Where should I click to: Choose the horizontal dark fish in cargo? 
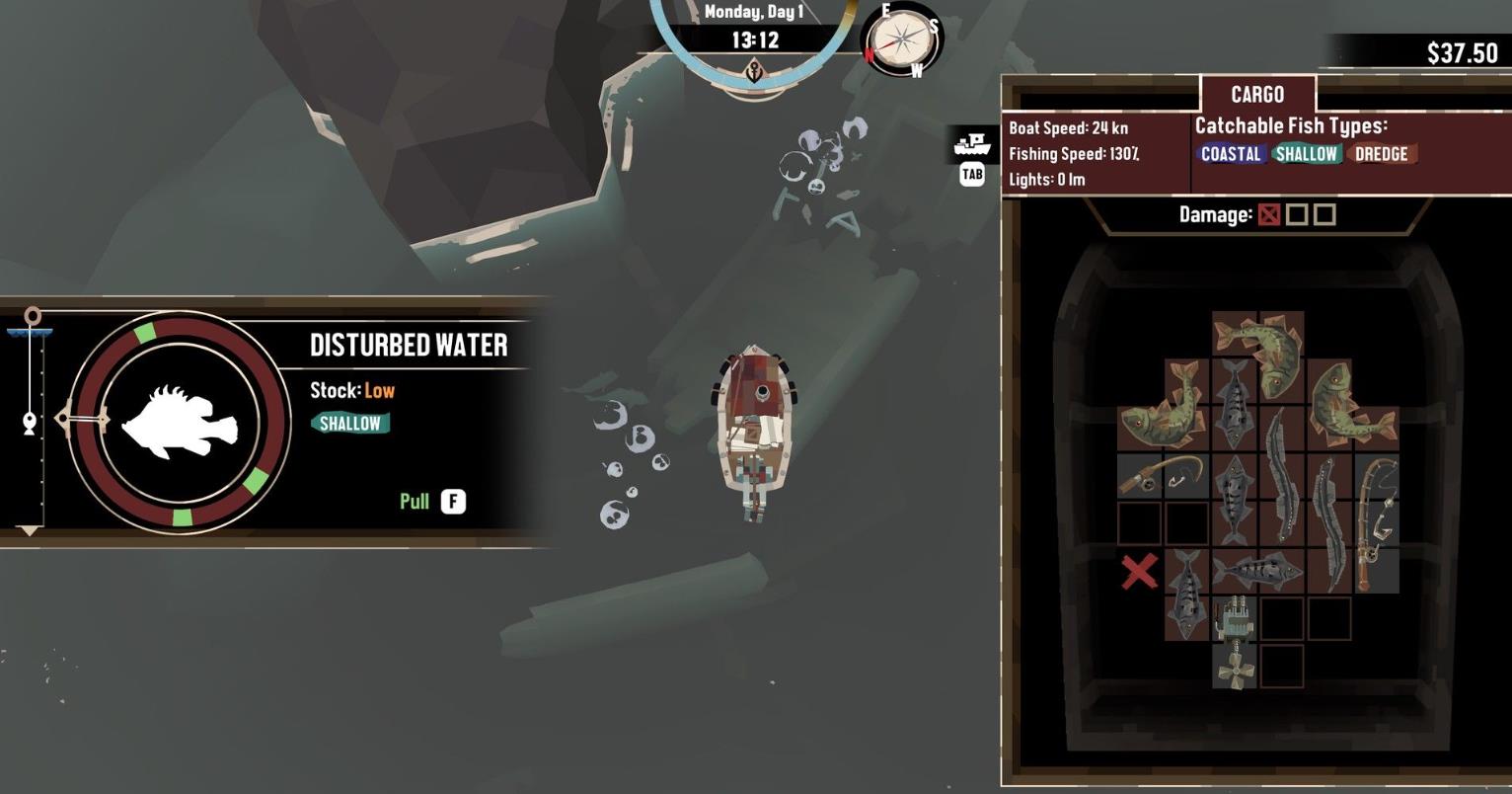point(1257,570)
